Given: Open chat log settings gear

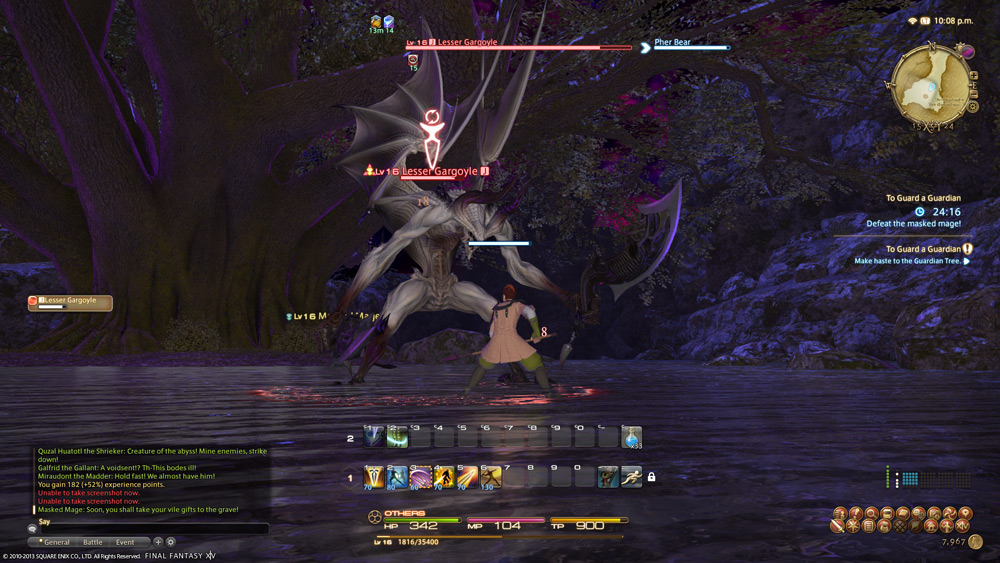Looking at the screenshot, I should coord(171,542).
